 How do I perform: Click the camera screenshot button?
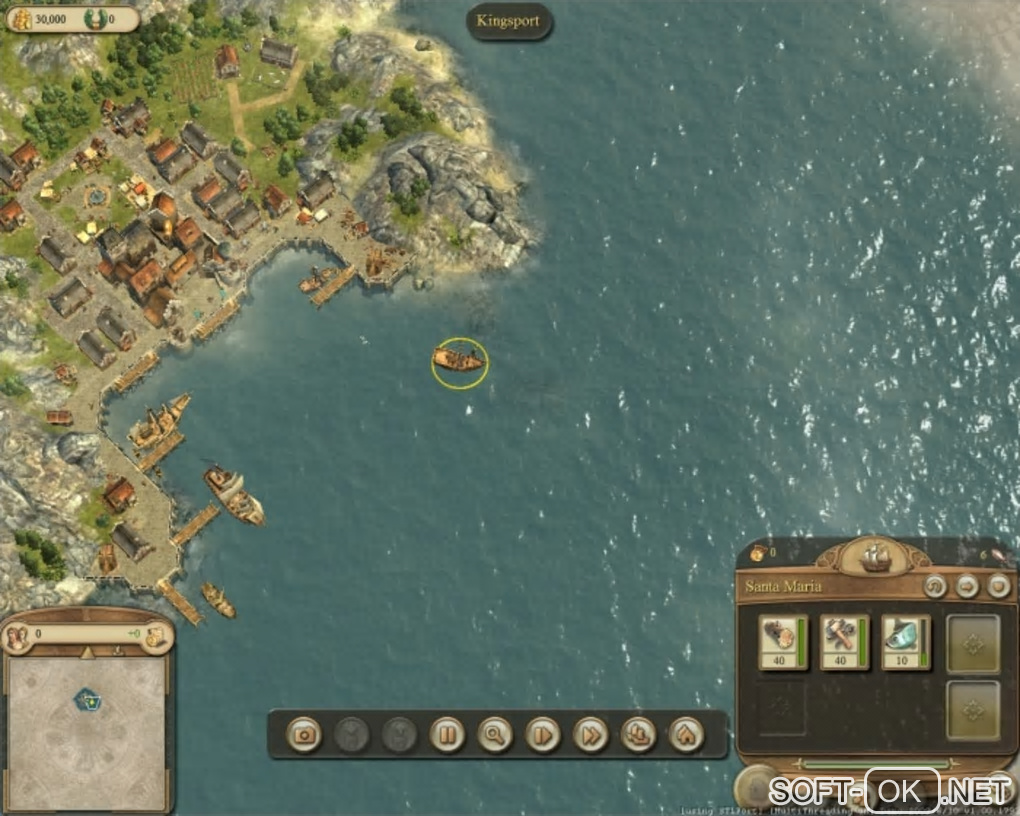(x=305, y=735)
